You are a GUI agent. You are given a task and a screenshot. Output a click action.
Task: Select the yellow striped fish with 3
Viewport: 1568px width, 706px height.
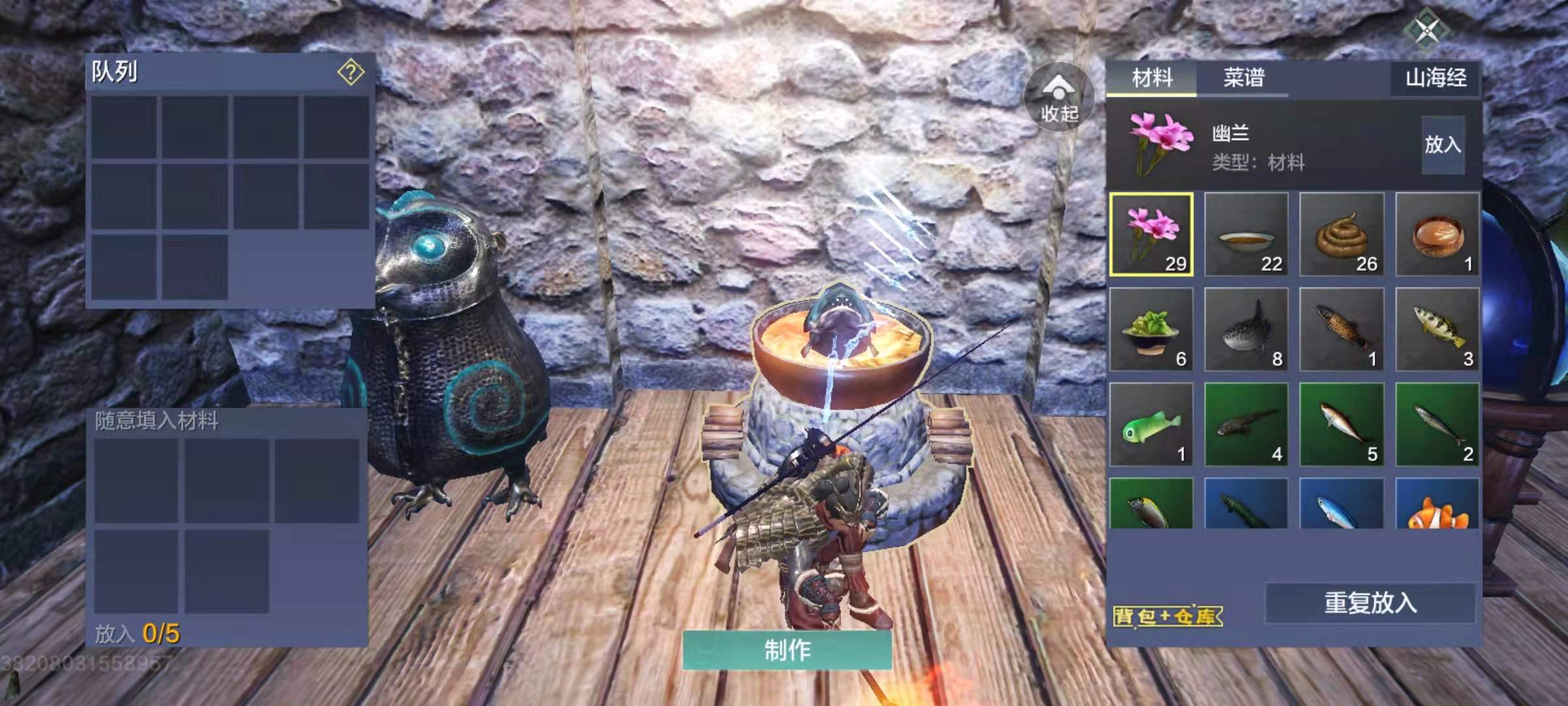(1437, 329)
